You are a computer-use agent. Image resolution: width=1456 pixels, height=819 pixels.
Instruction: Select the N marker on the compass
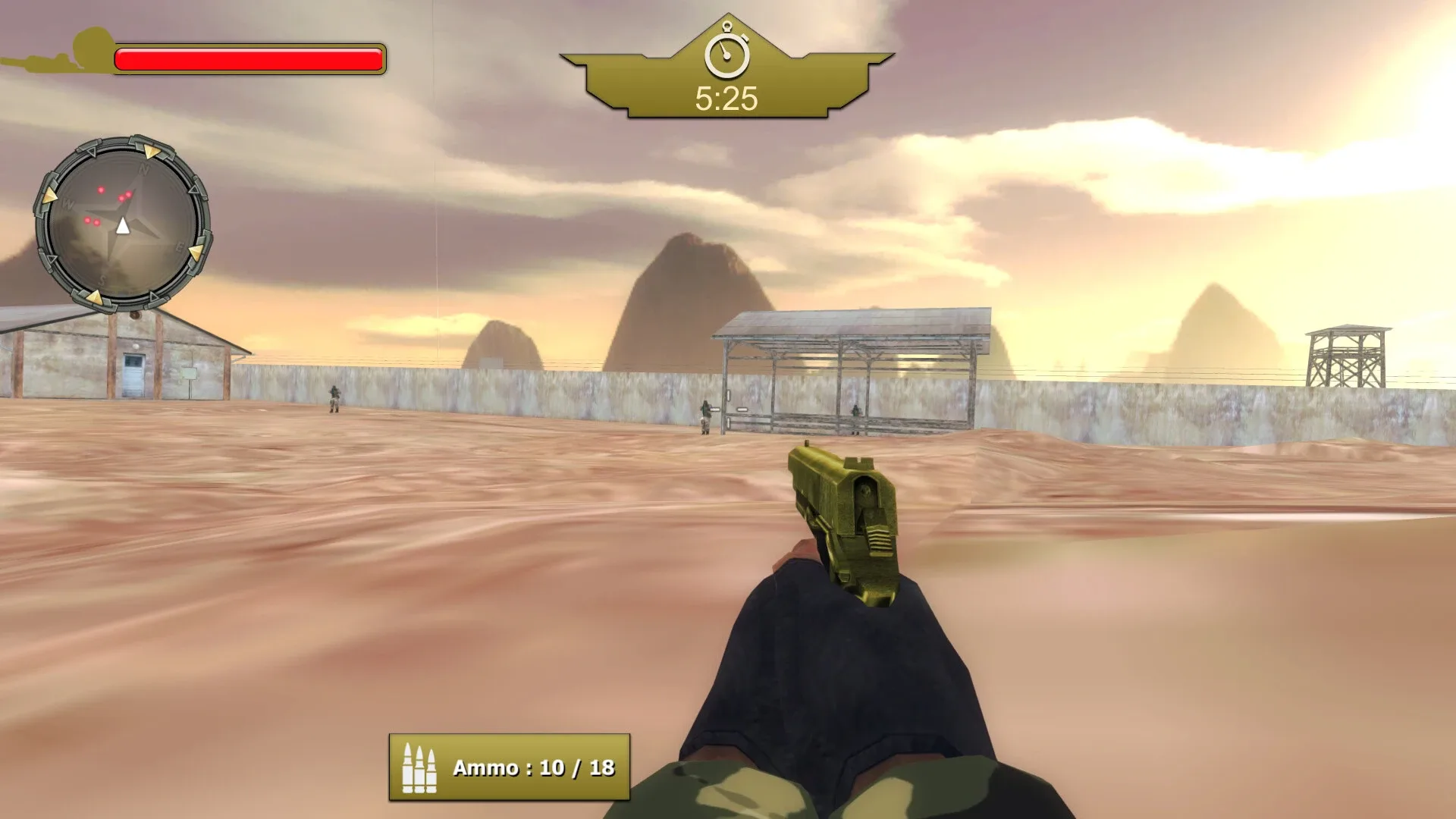click(144, 168)
